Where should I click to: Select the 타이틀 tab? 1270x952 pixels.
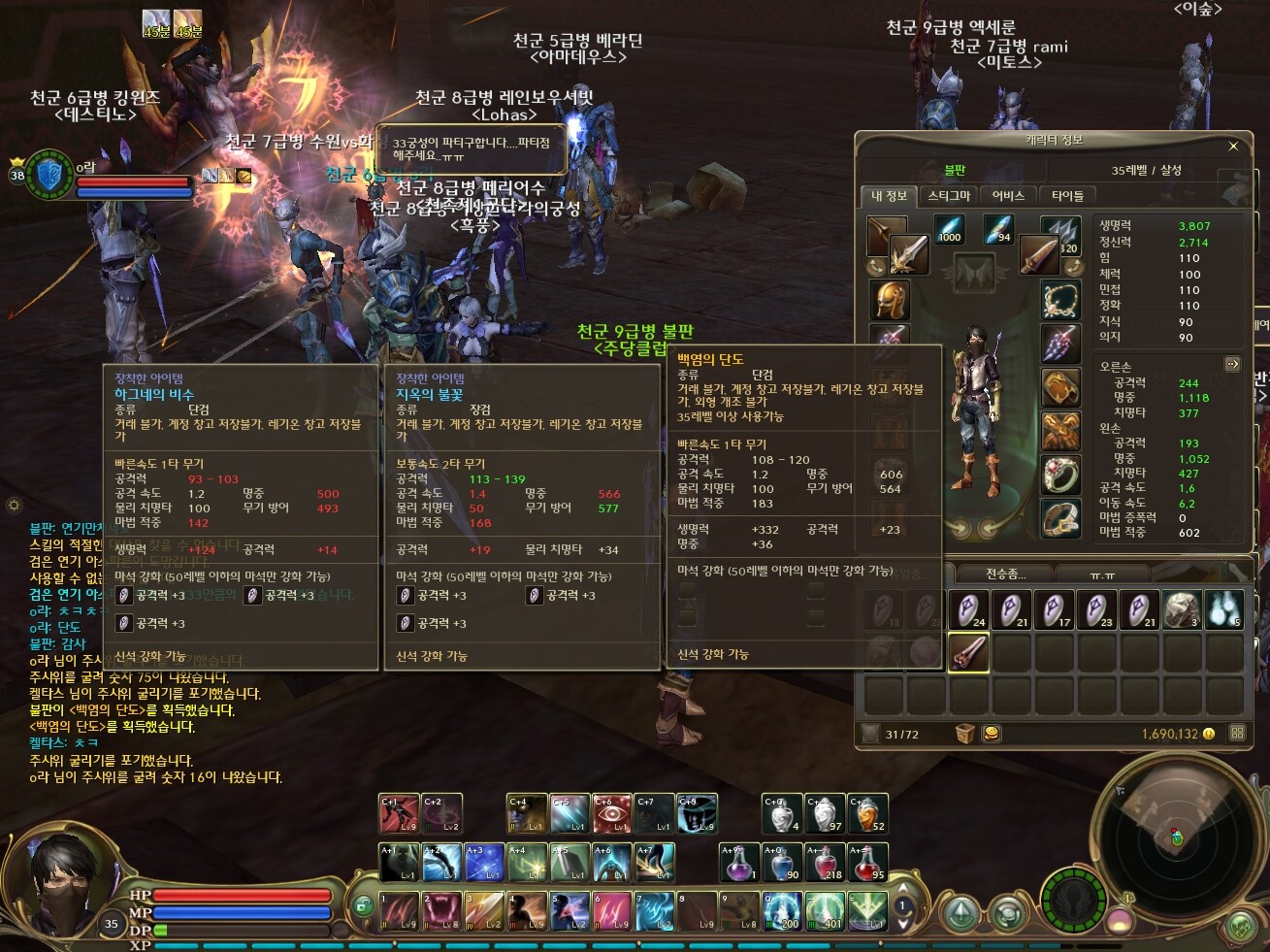(1067, 196)
